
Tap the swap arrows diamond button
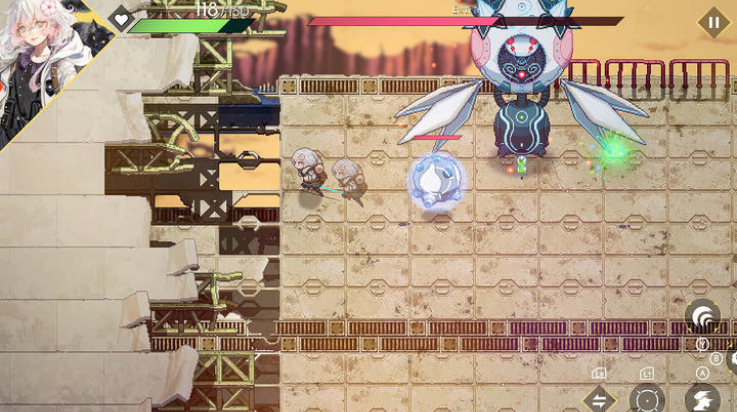pyautogui.click(x=600, y=400)
